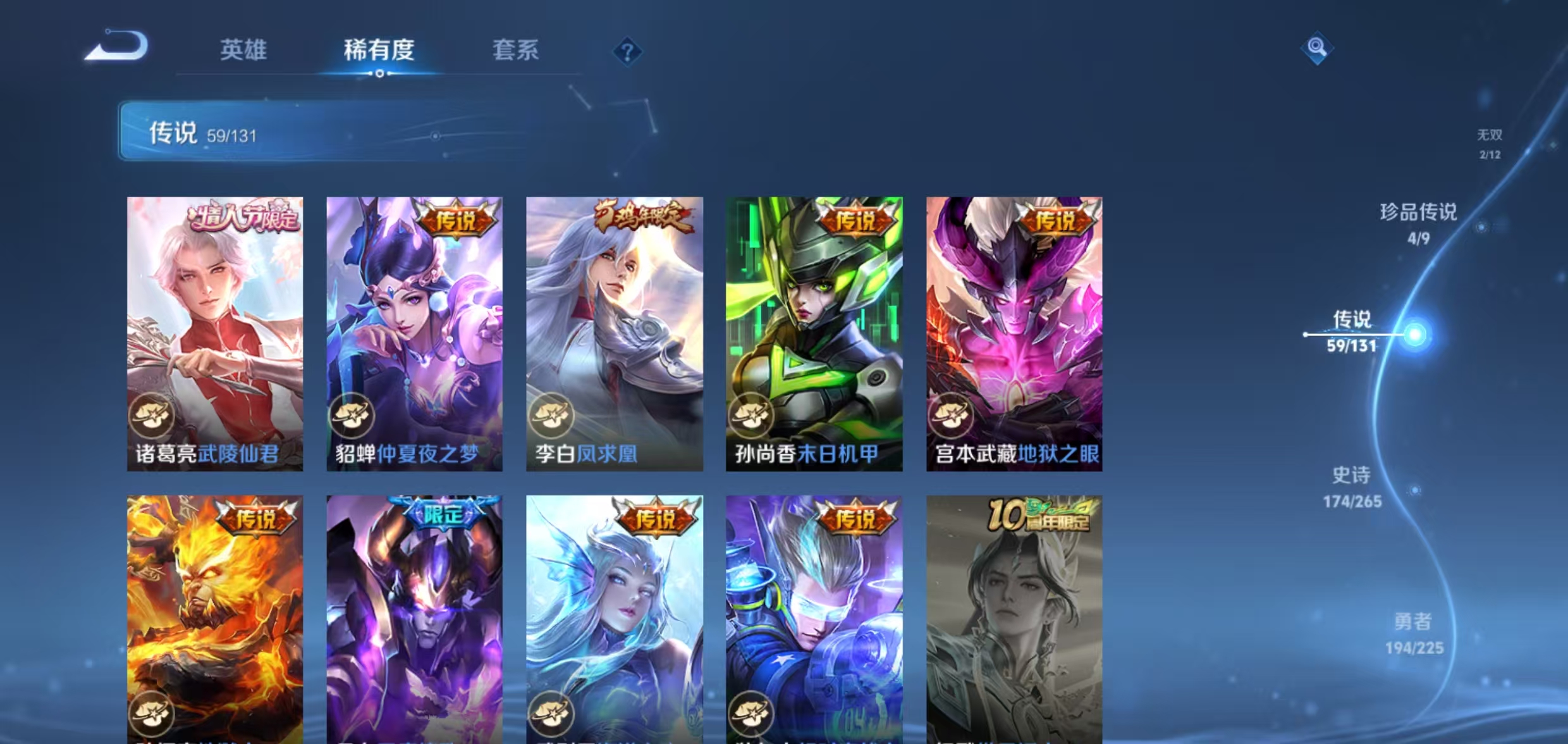Open help via the question mark icon
The width and height of the screenshot is (1568, 744).
627,53
